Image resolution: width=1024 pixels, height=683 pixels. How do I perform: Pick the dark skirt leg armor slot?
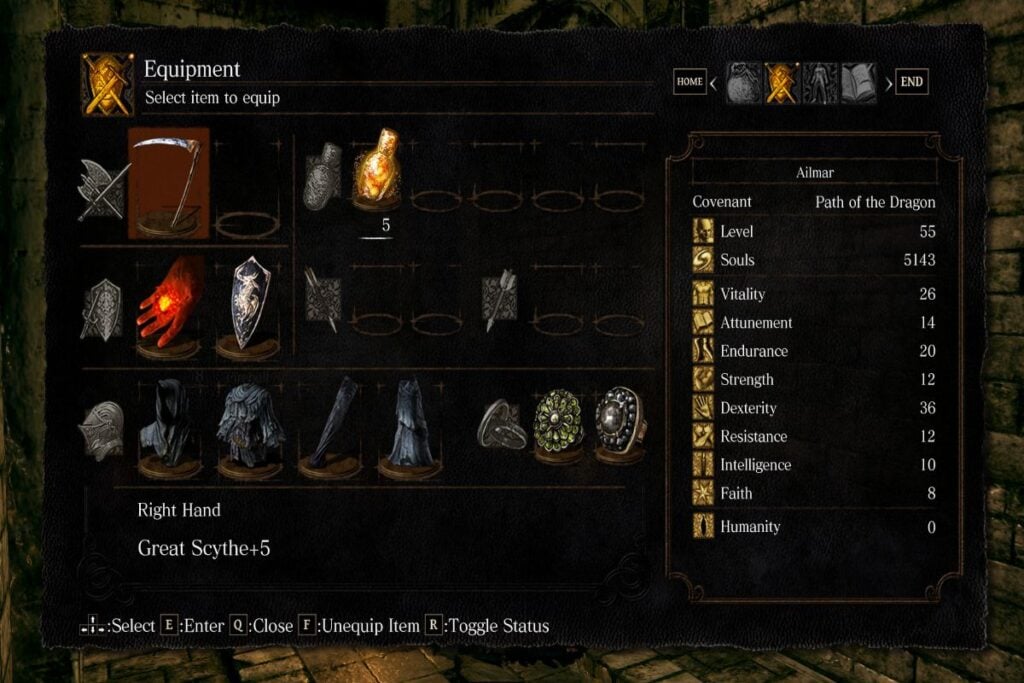click(x=409, y=427)
